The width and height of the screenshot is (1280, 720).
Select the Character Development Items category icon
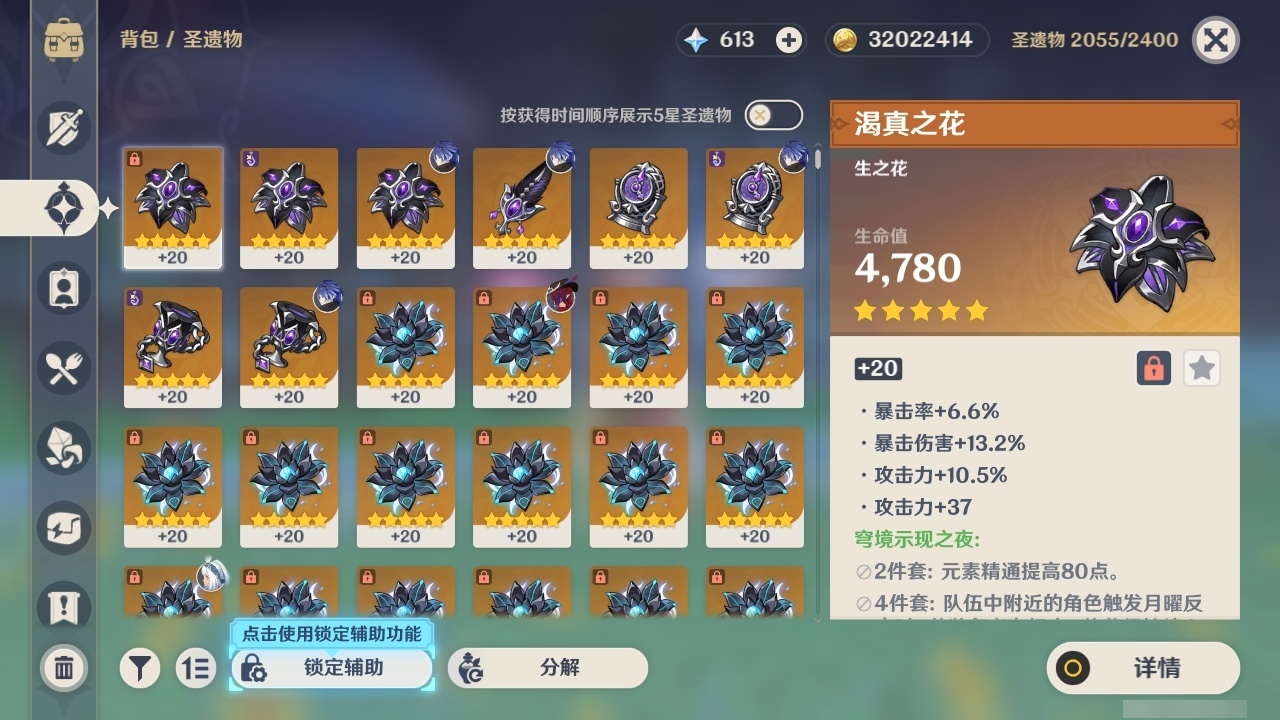[63, 288]
